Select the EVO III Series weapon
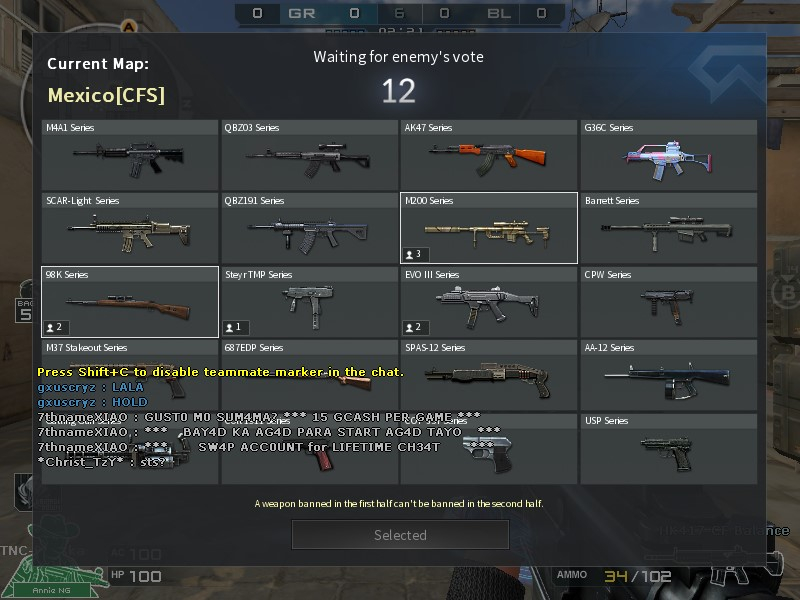Screen dimensions: 800x600 click(x=489, y=302)
